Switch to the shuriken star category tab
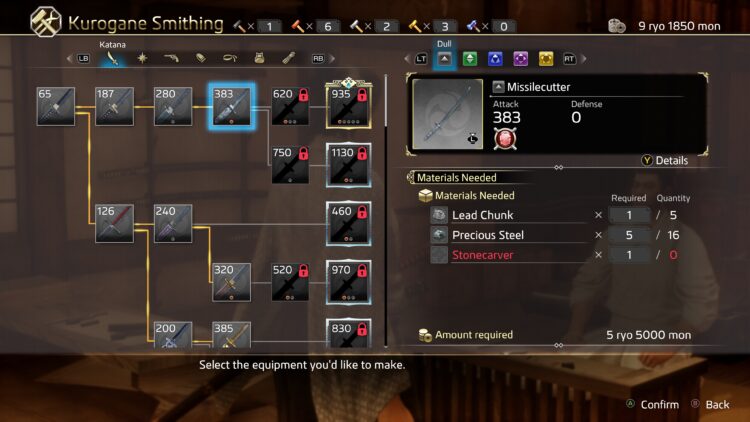The width and height of the screenshot is (750, 422). [x=142, y=59]
